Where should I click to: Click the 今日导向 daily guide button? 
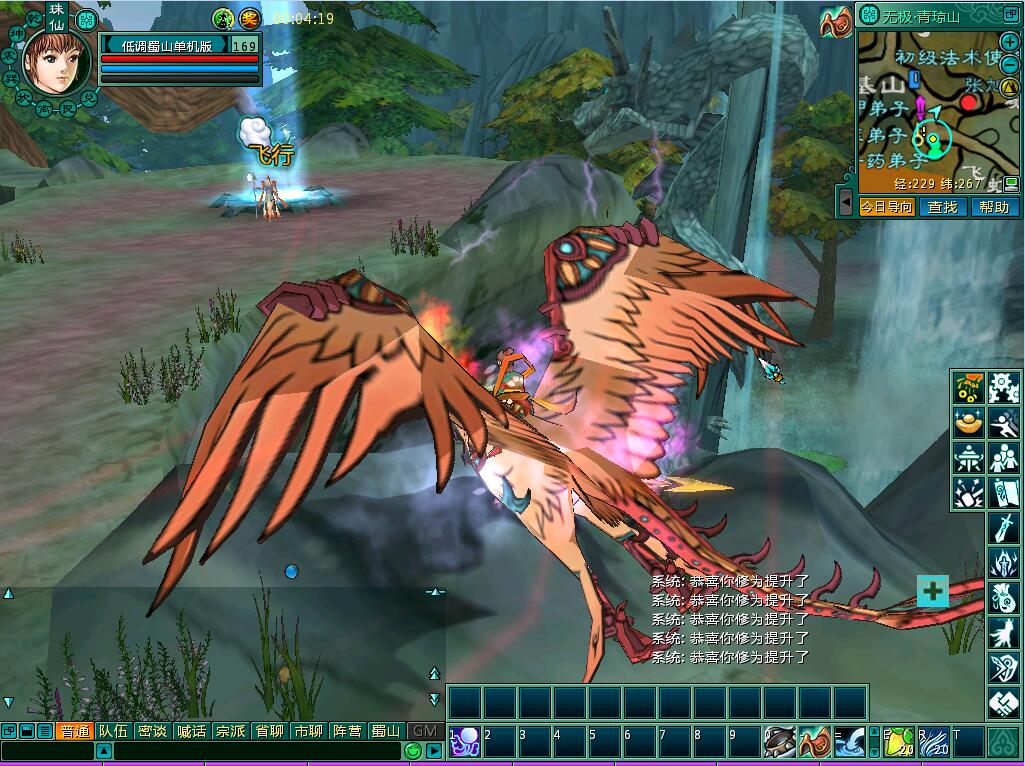tap(887, 207)
